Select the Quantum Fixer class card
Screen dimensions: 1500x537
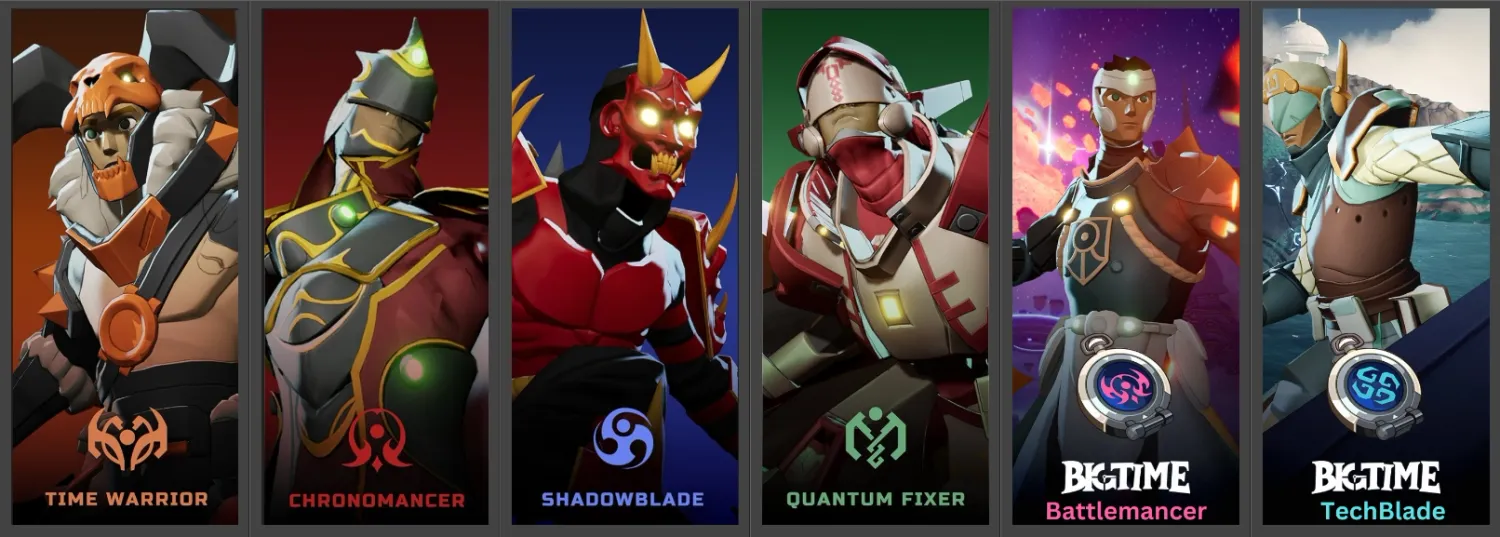click(x=875, y=267)
